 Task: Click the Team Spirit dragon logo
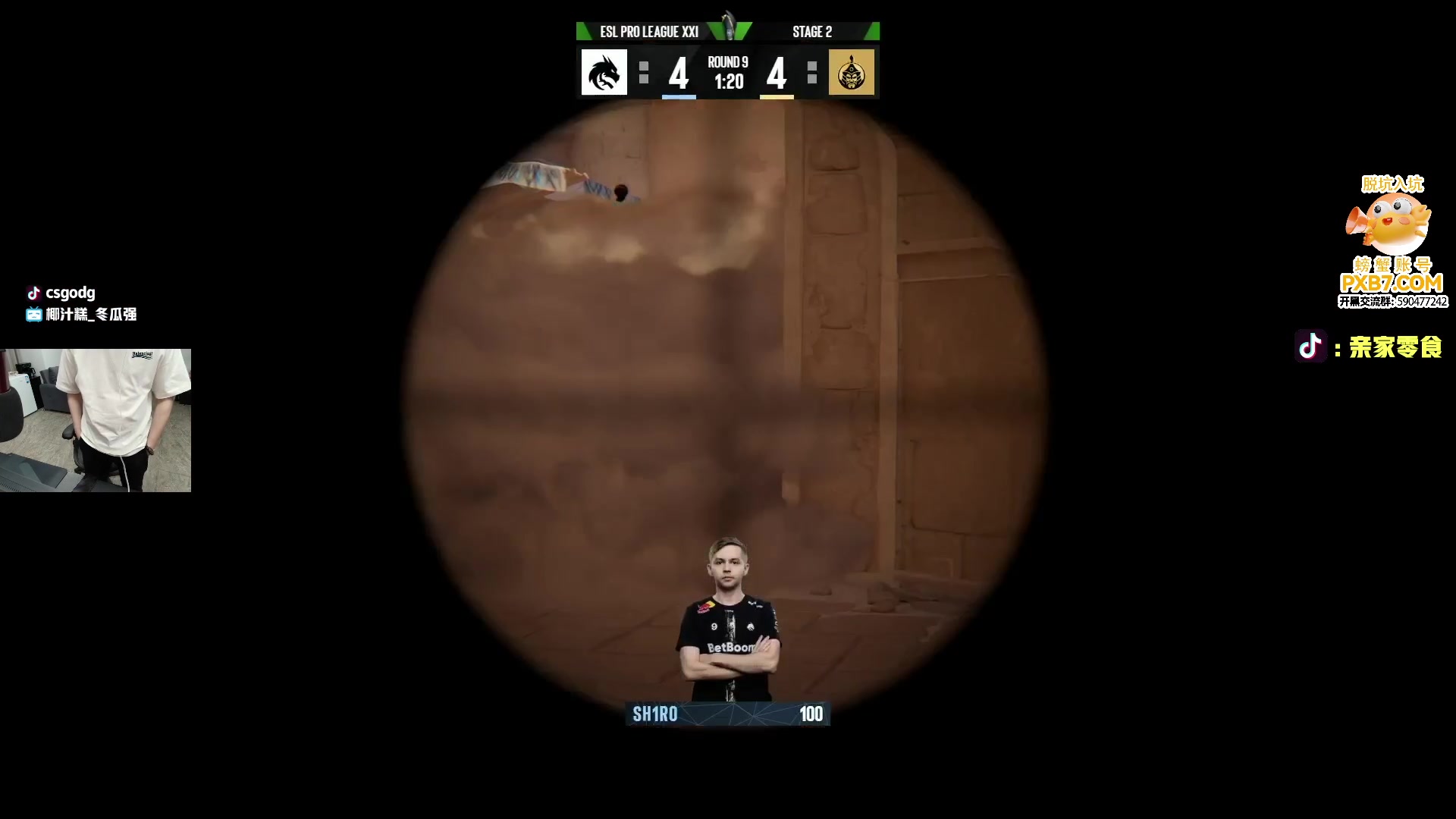pyautogui.click(x=604, y=73)
